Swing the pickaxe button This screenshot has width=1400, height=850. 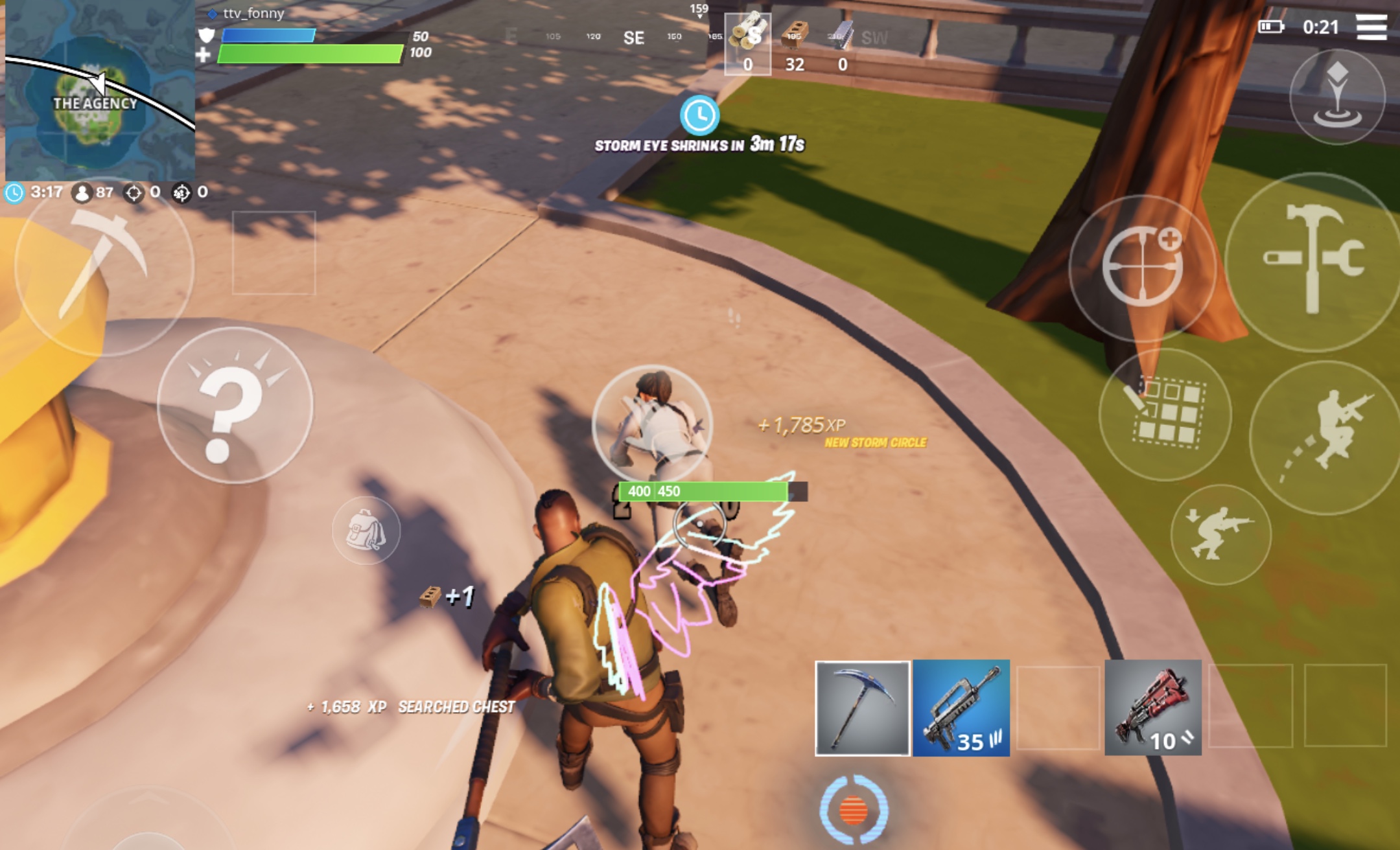click(104, 266)
